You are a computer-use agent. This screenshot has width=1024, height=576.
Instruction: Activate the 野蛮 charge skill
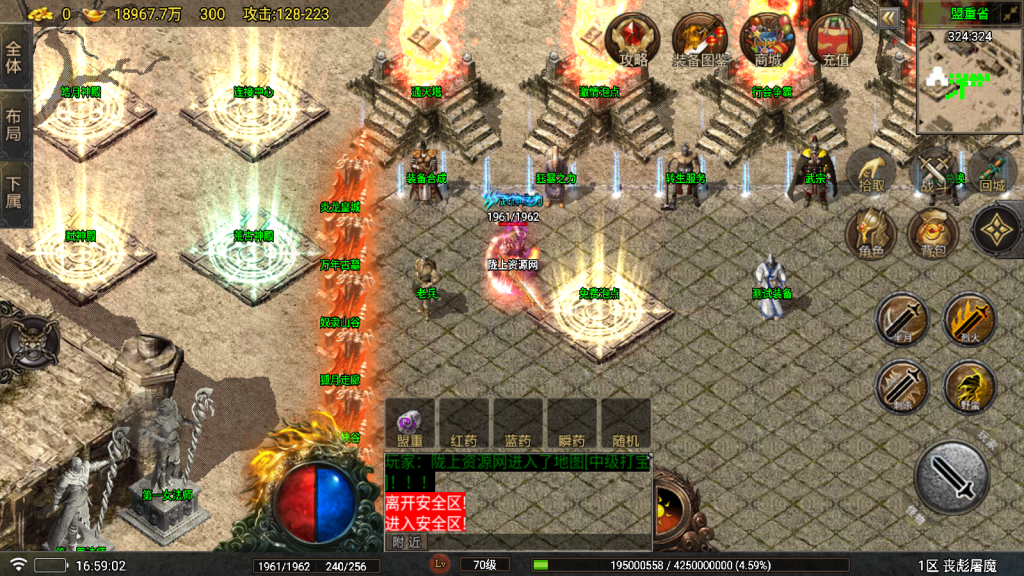(x=968, y=387)
